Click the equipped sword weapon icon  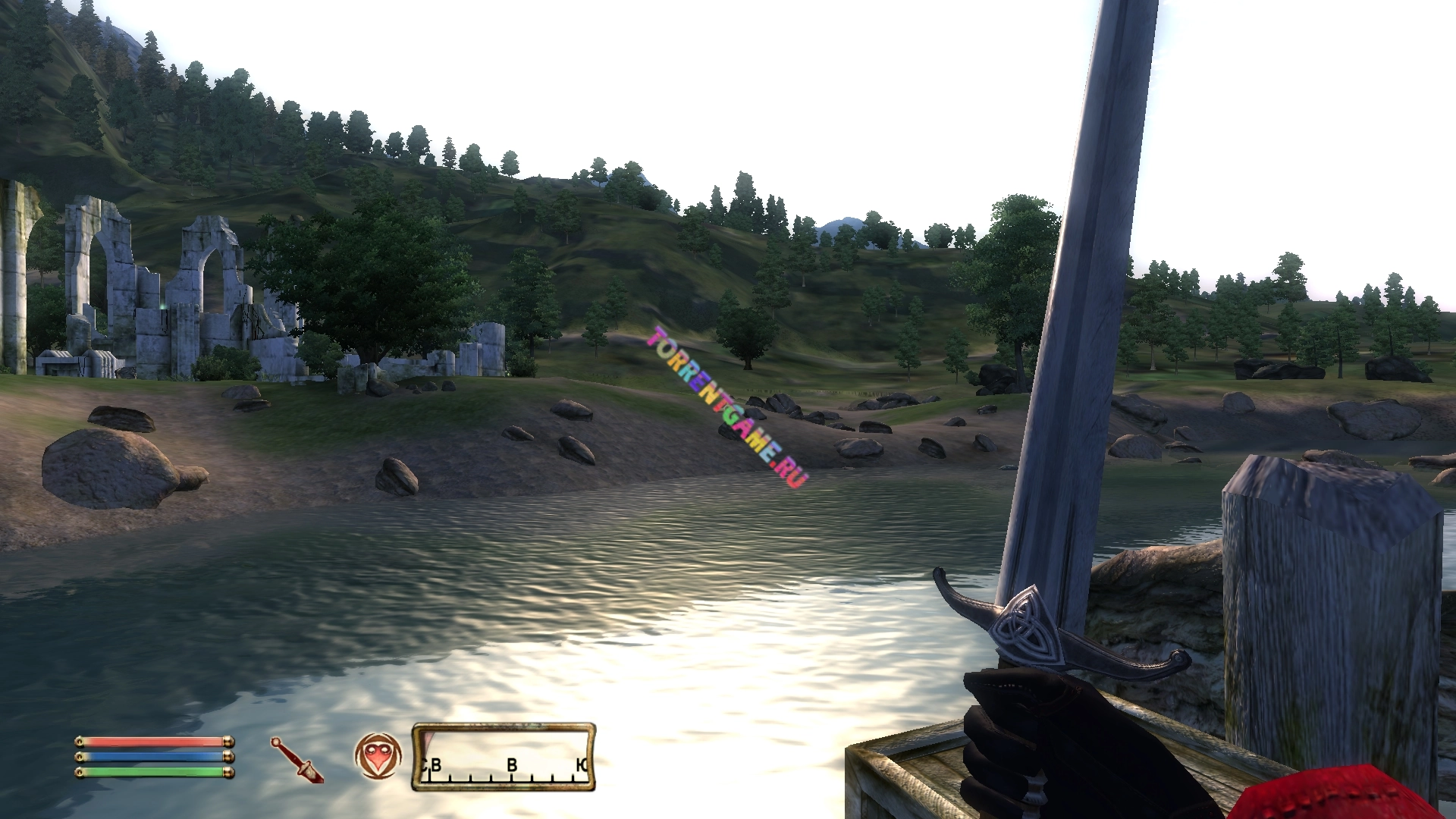click(x=297, y=760)
